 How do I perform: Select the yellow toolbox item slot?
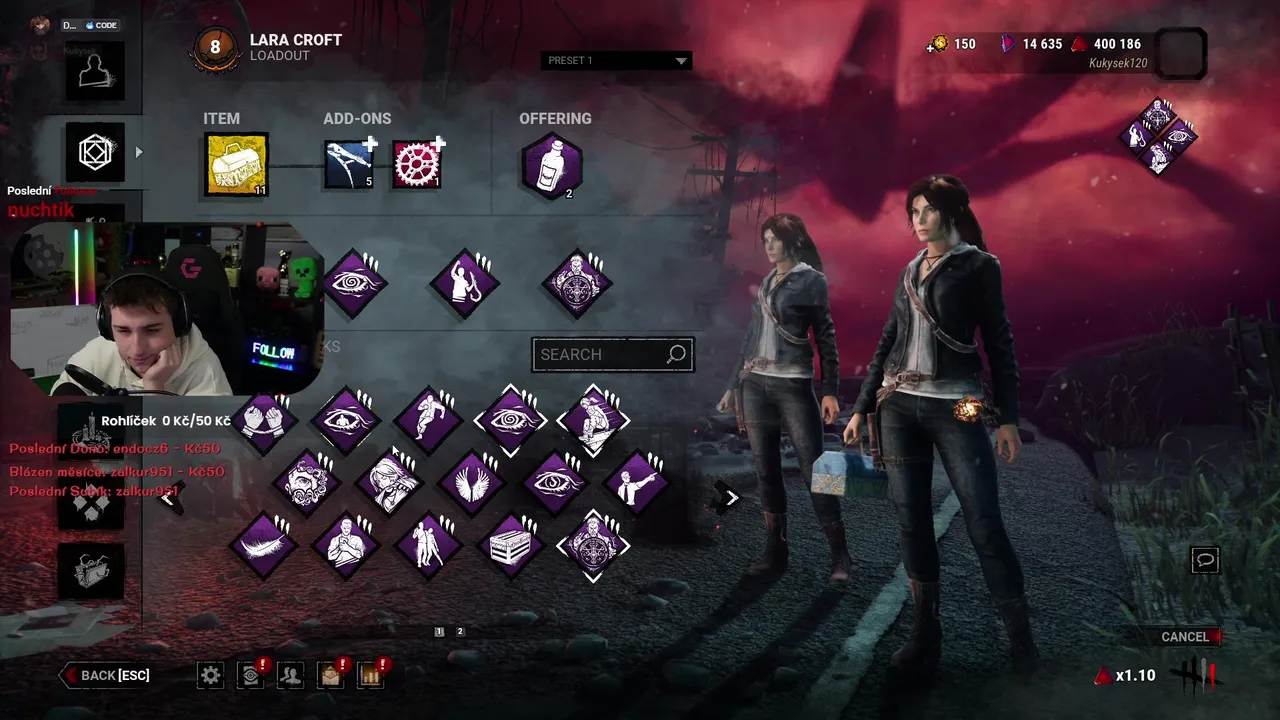click(237, 164)
